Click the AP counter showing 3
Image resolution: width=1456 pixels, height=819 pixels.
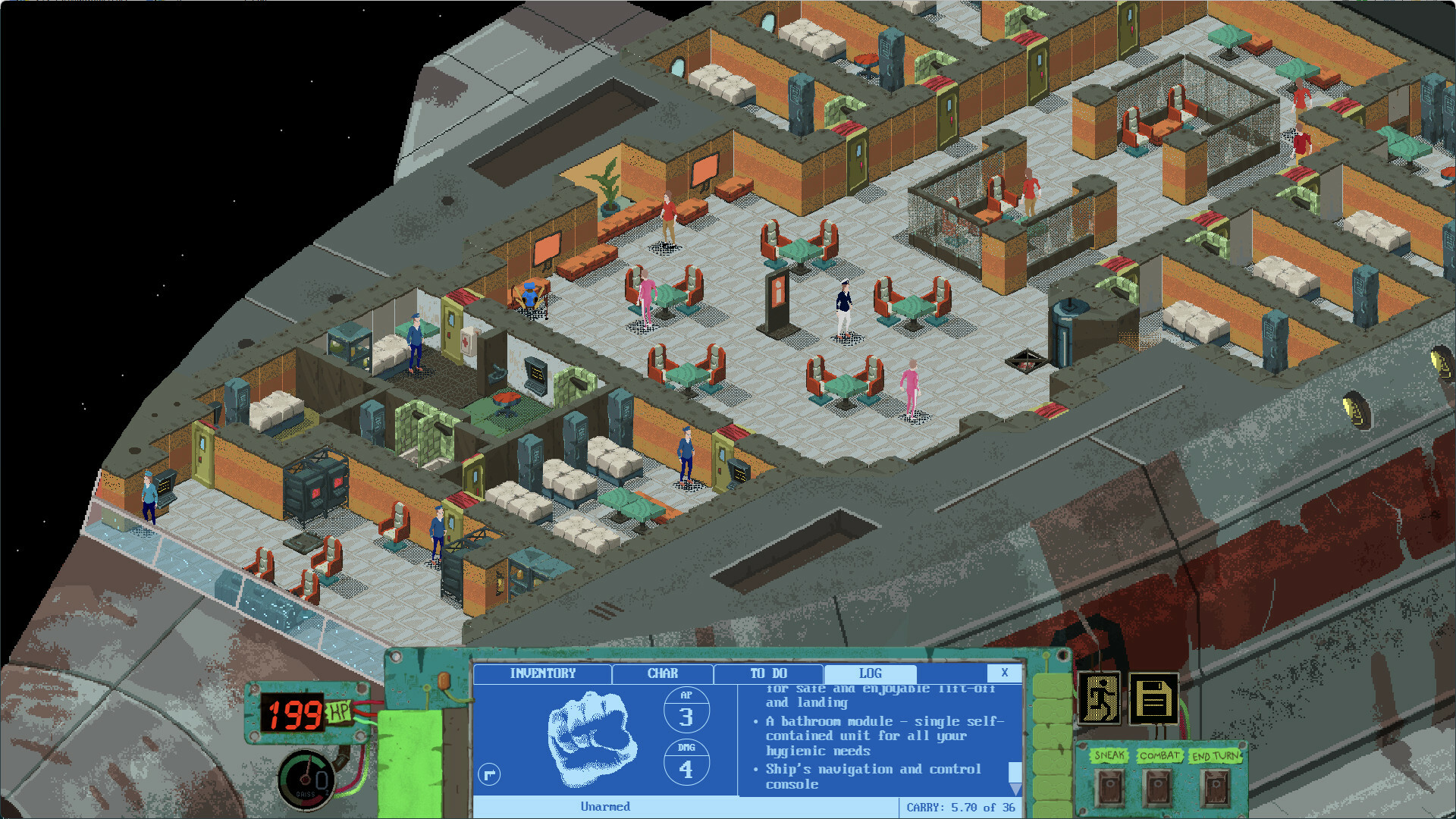pos(686,711)
